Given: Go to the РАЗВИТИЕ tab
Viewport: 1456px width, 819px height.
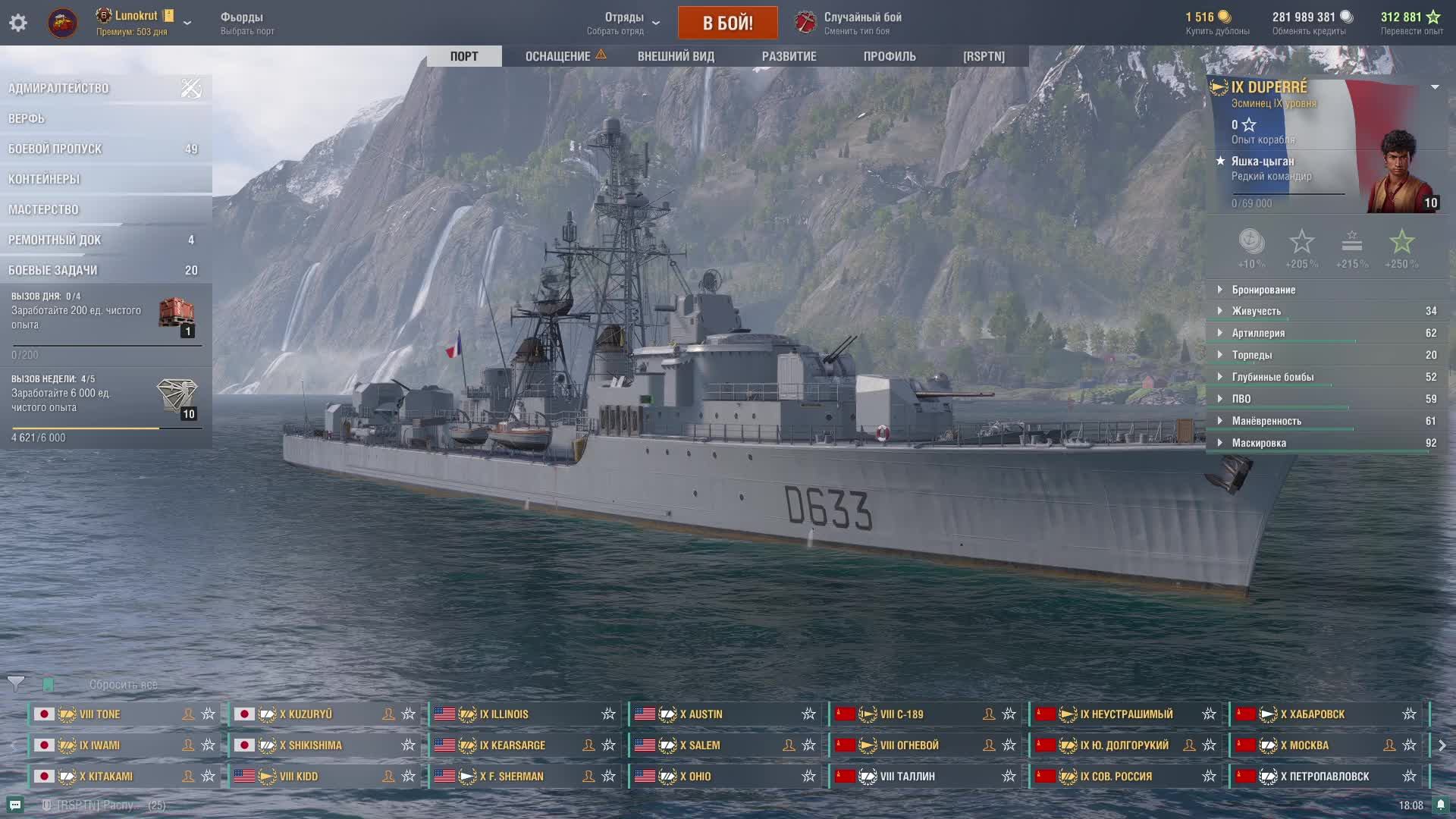Looking at the screenshot, I should coord(789,56).
